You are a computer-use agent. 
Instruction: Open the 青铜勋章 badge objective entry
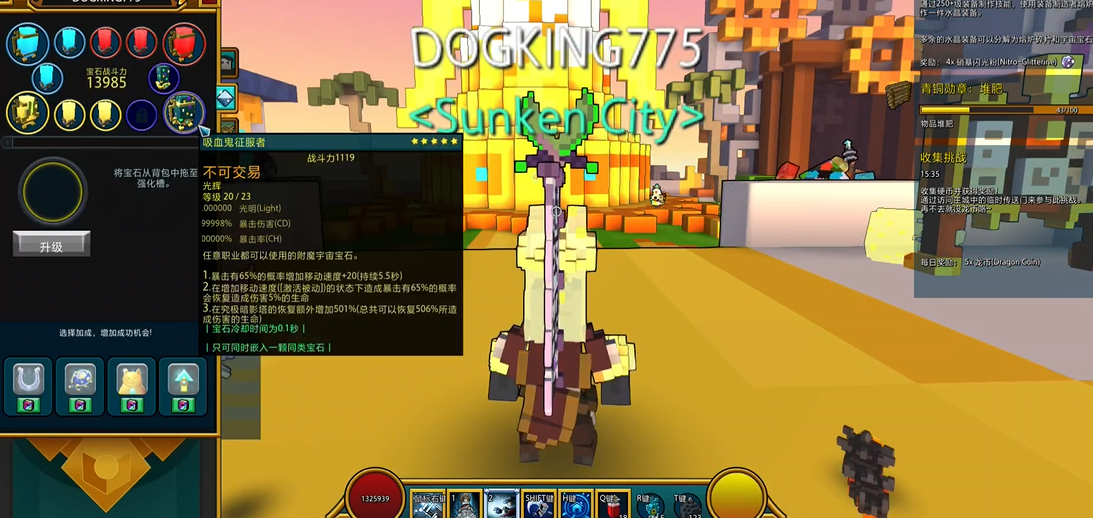960,89
